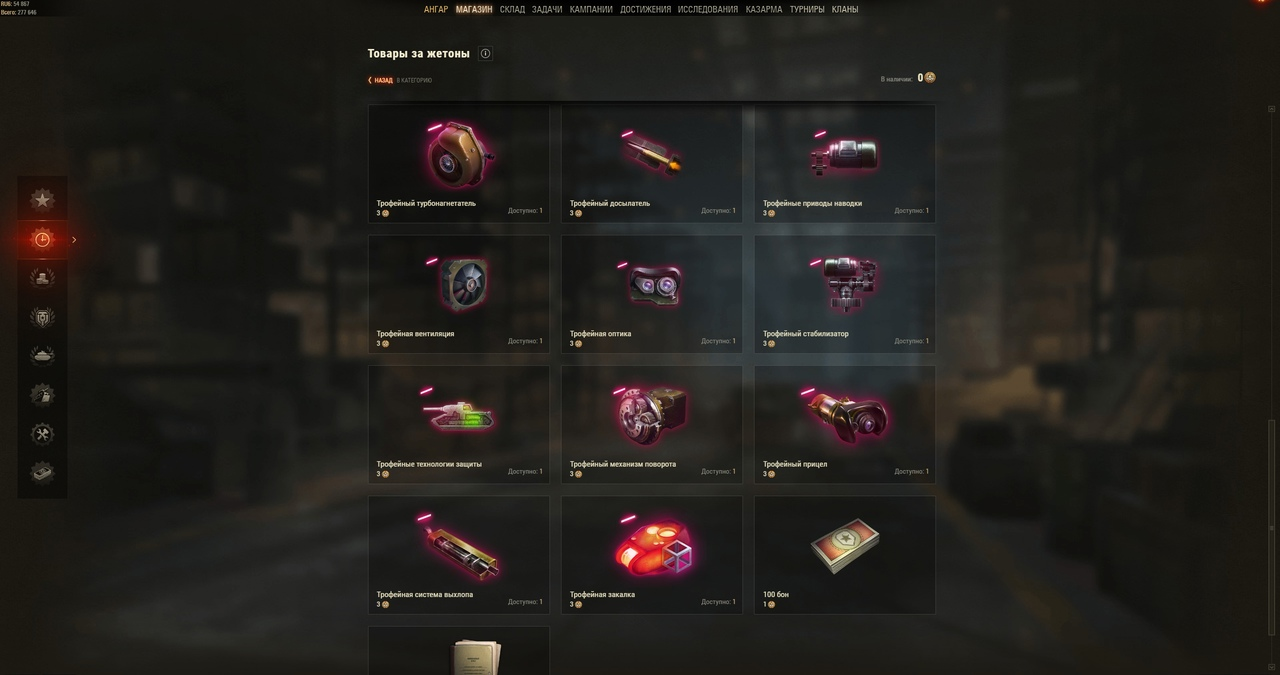1280x675 pixels.
Task: Go to the Кланы tab
Action: coord(845,10)
